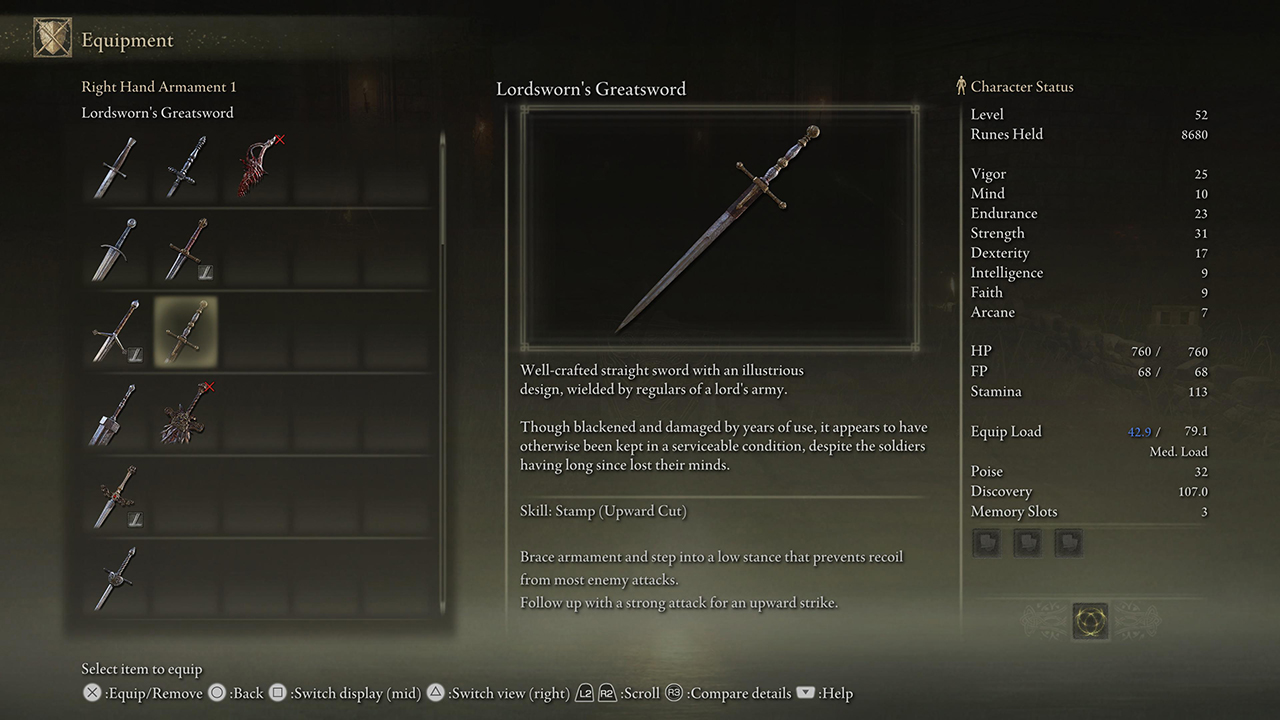
Task: Click the character figure icon beside Character Status
Action: [x=961, y=86]
